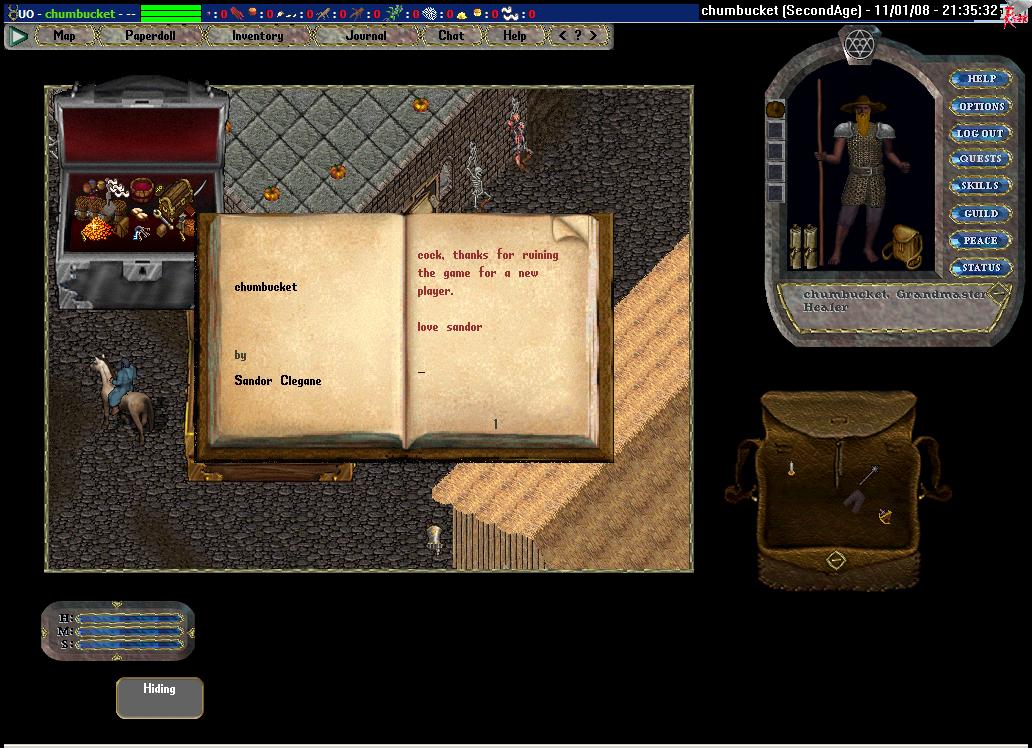
Task: Click the green arrow at the menu bar's left end
Action: pyautogui.click(x=18, y=36)
